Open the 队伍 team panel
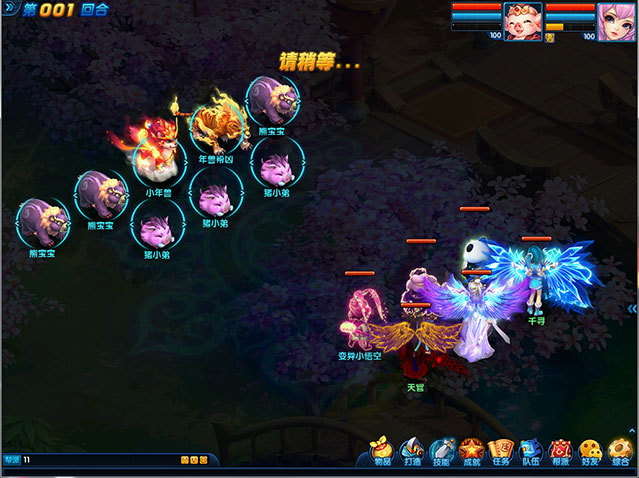The width and height of the screenshot is (639, 478). point(530,453)
